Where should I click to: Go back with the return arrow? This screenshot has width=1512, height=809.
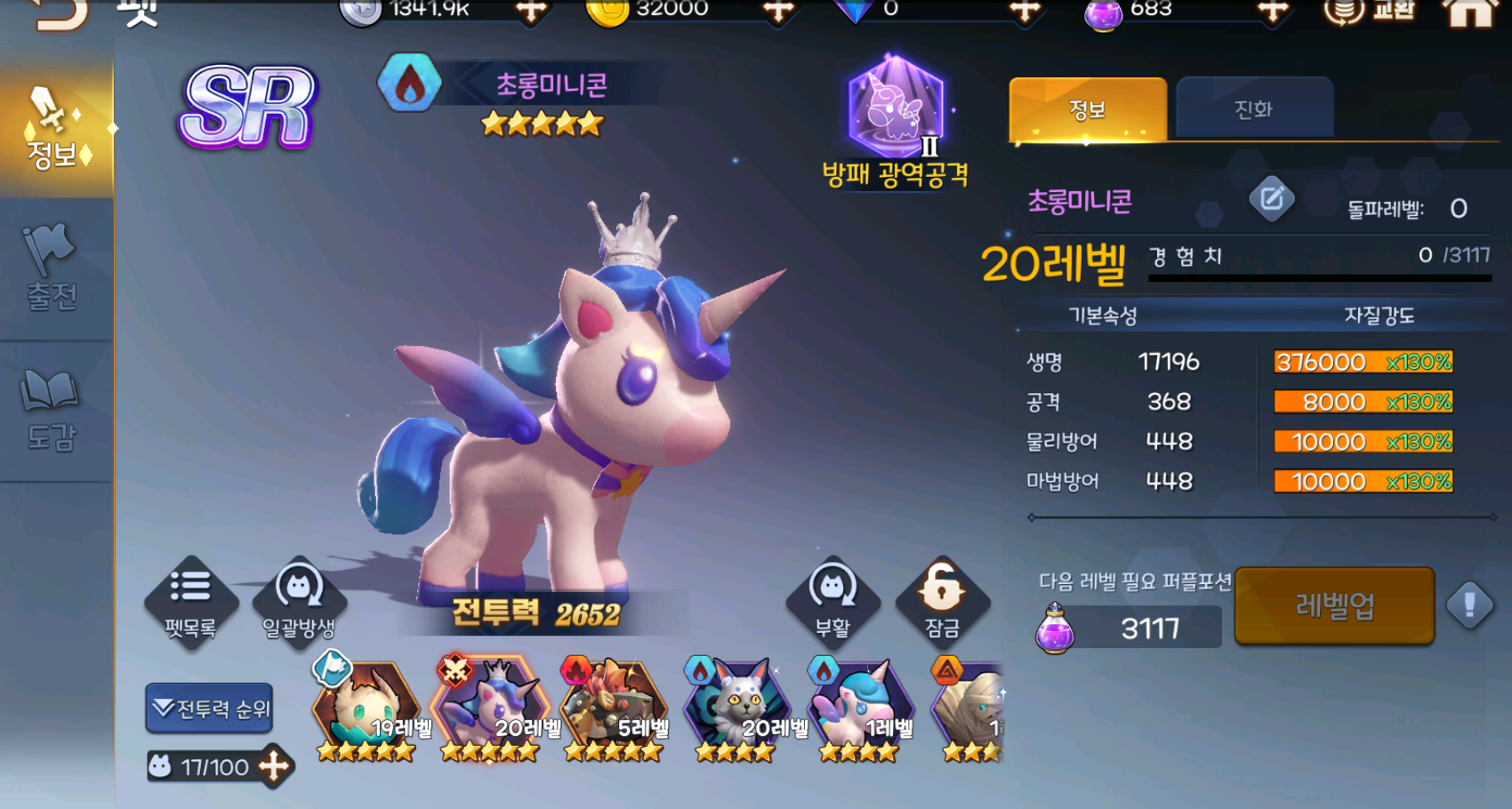click(60, 12)
